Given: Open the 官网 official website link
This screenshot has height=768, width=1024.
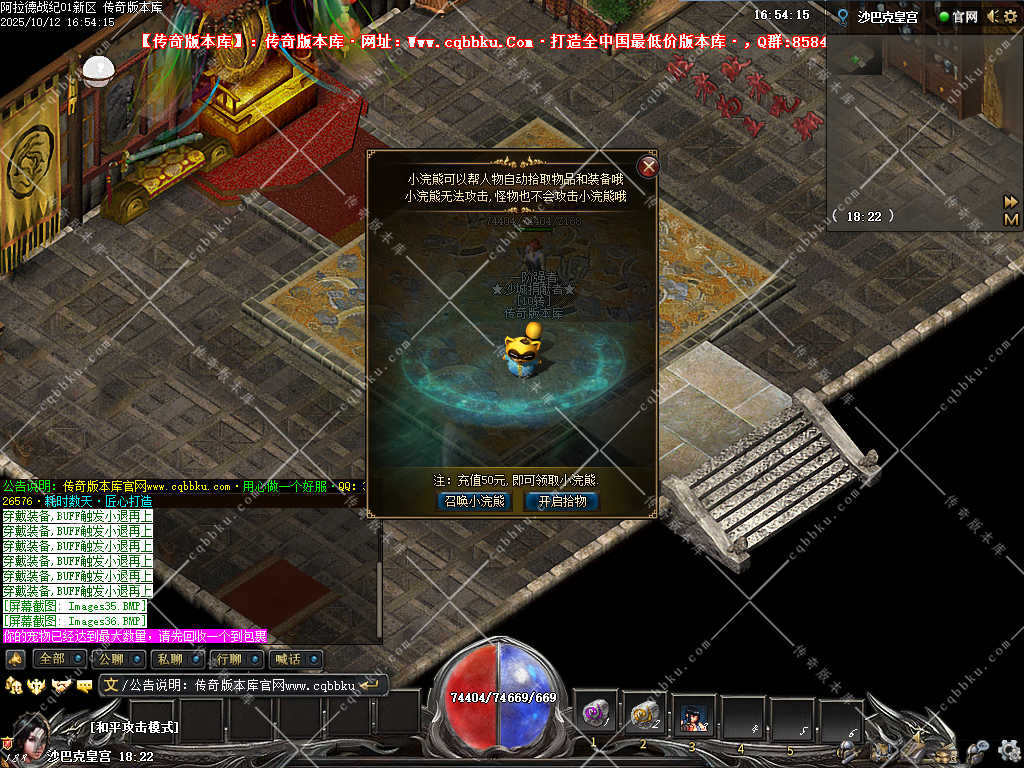Looking at the screenshot, I should coord(958,16).
